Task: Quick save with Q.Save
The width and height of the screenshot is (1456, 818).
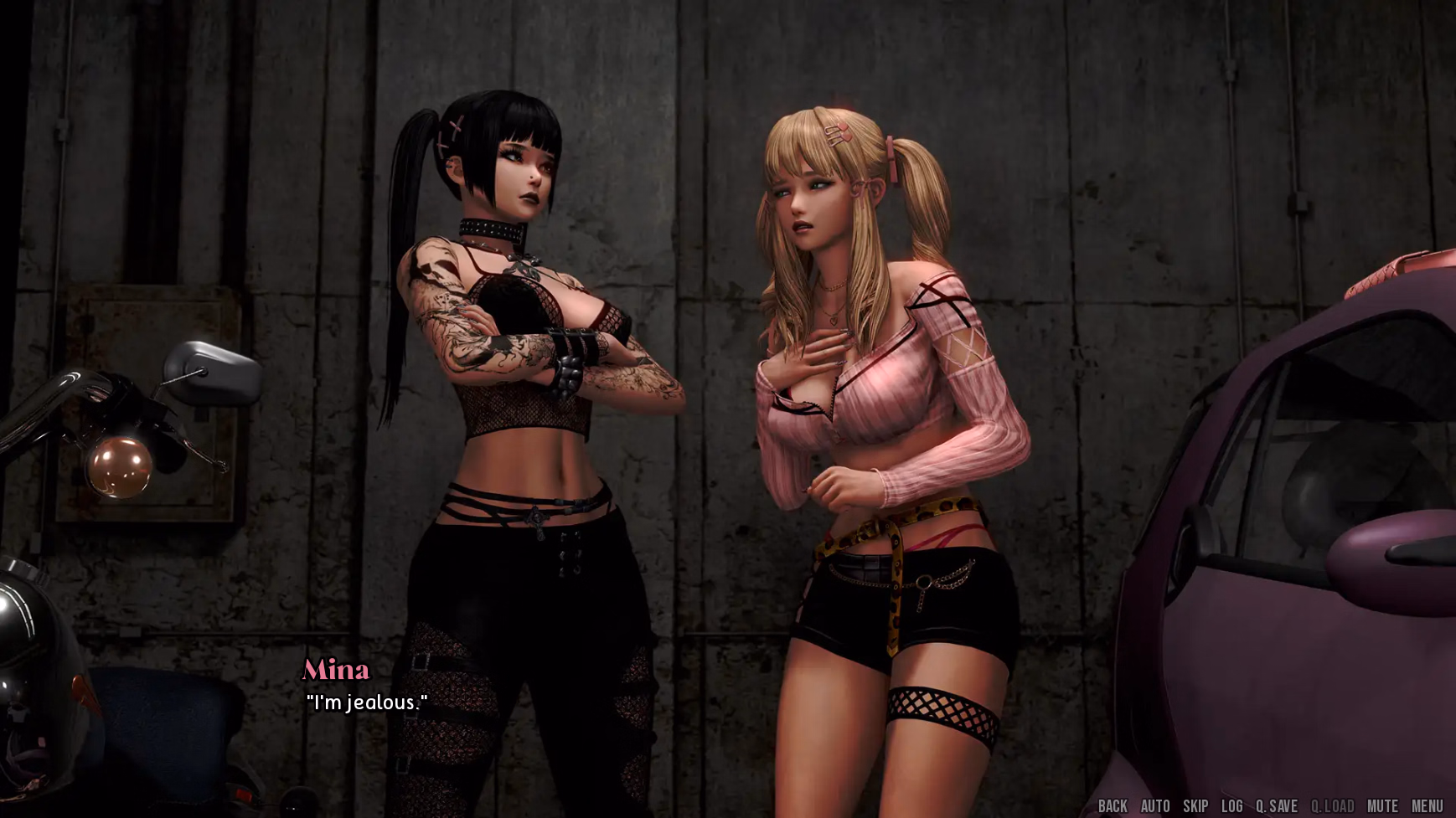Action: tap(1276, 806)
